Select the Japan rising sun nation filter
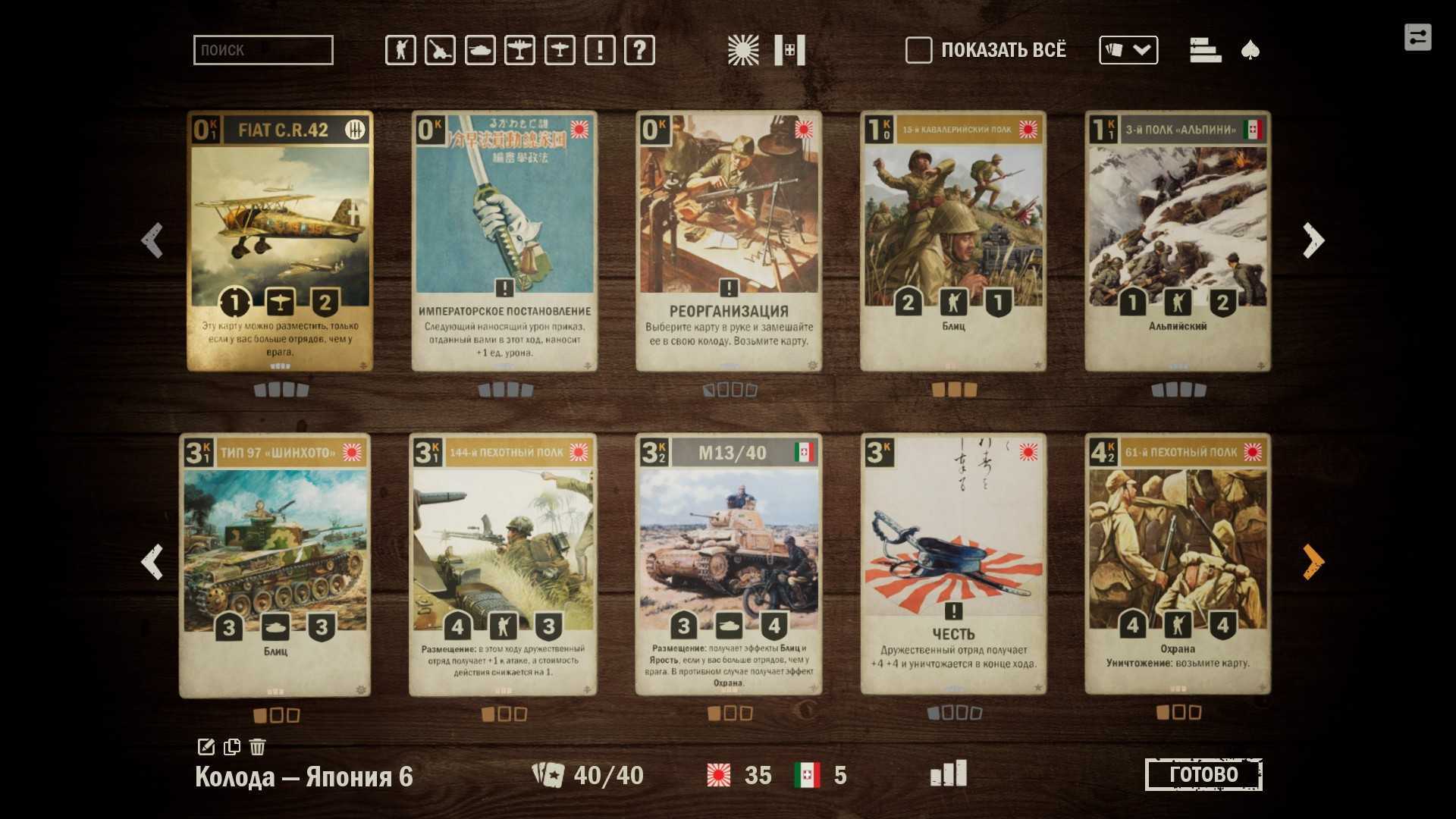This screenshot has width=1456, height=819. point(742,51)
